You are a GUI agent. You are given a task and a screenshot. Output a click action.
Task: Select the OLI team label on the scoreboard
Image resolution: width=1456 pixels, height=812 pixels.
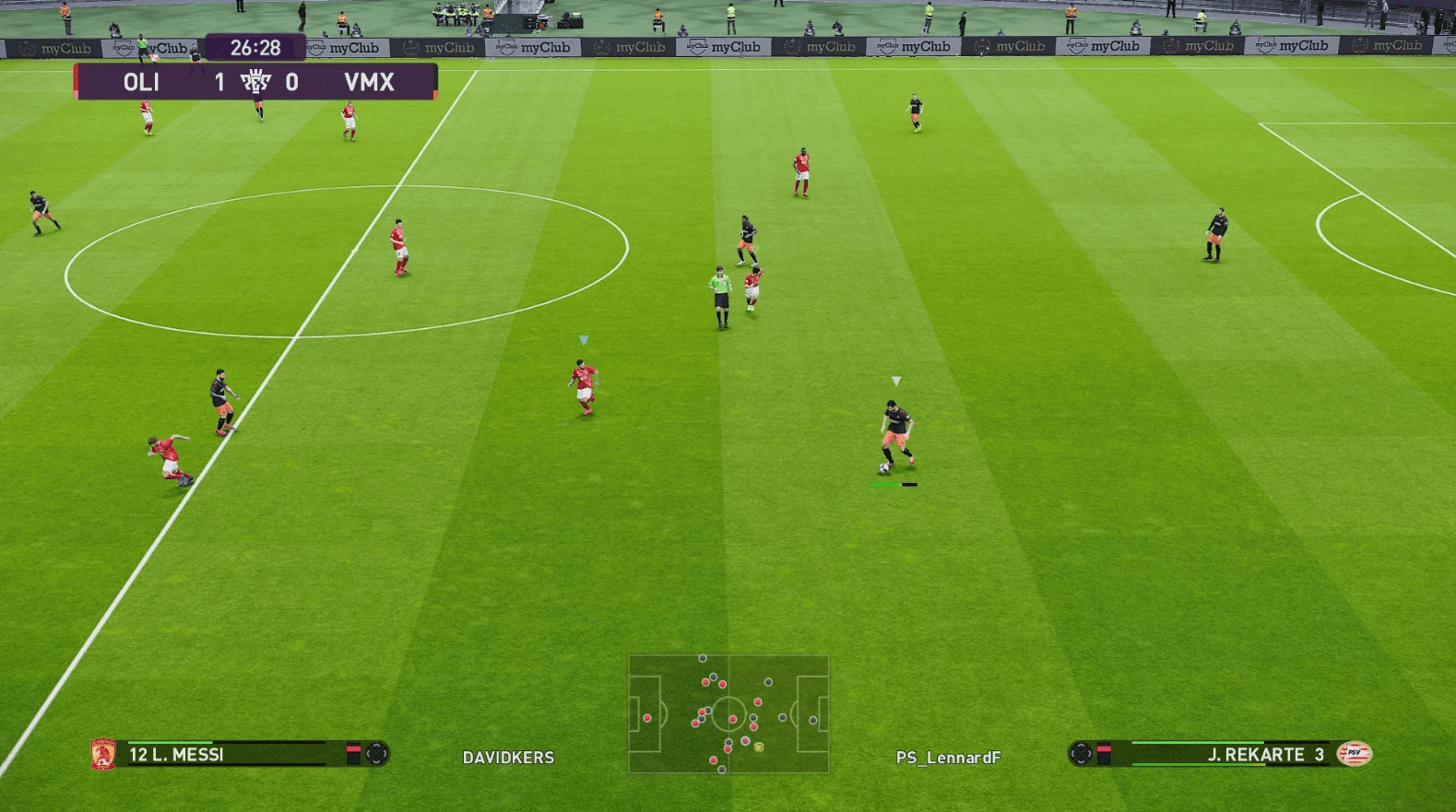click(142, 82)
